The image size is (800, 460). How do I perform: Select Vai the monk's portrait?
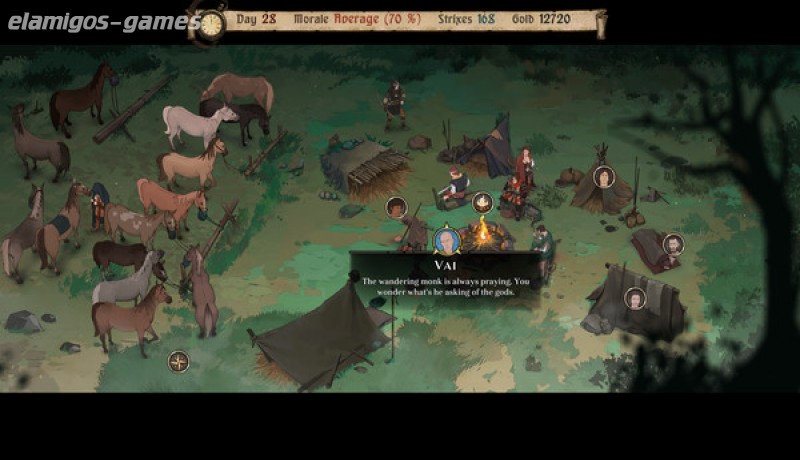pos(447,241)
